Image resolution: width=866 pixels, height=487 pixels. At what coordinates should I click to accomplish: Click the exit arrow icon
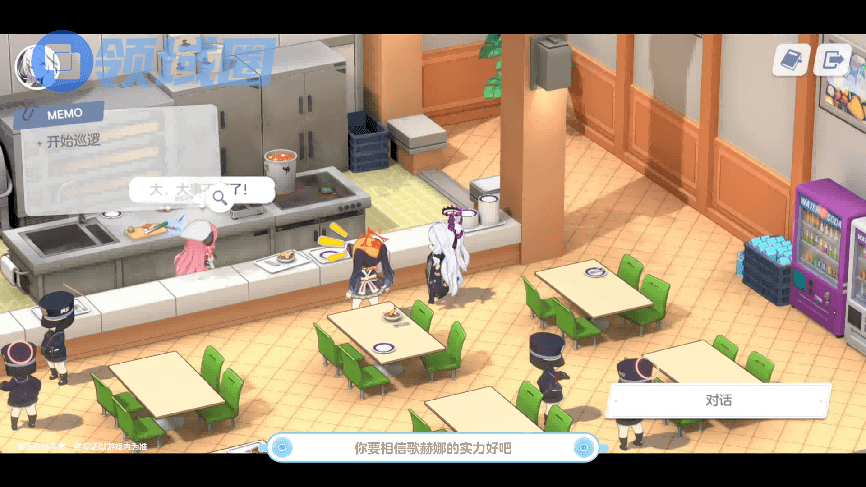[x=831, y=60]
